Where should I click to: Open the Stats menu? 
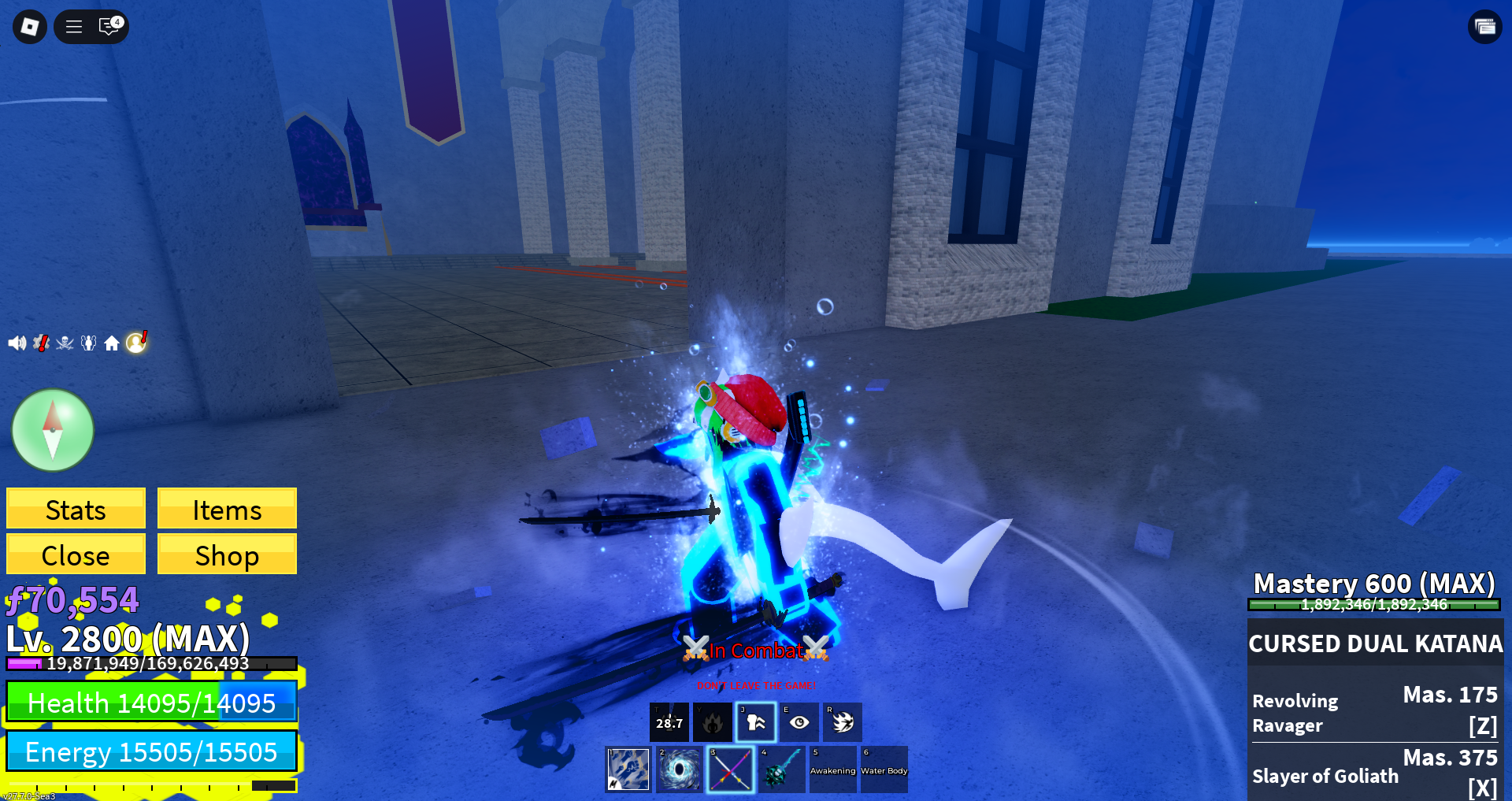(76, 509)
